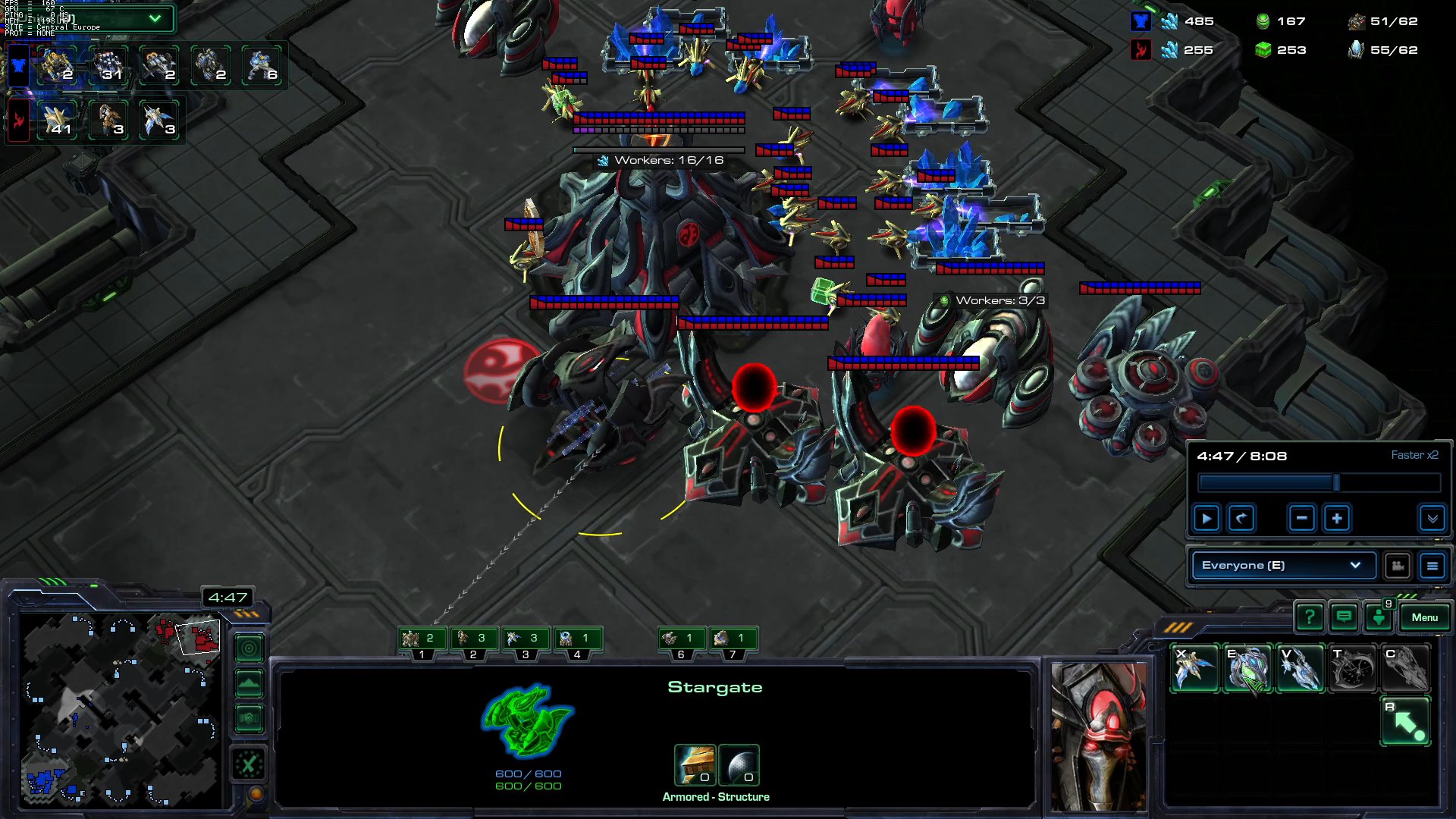This screenshot has width=1456, height=819.
Task: Select control group 1
Action: click(421, 639)
